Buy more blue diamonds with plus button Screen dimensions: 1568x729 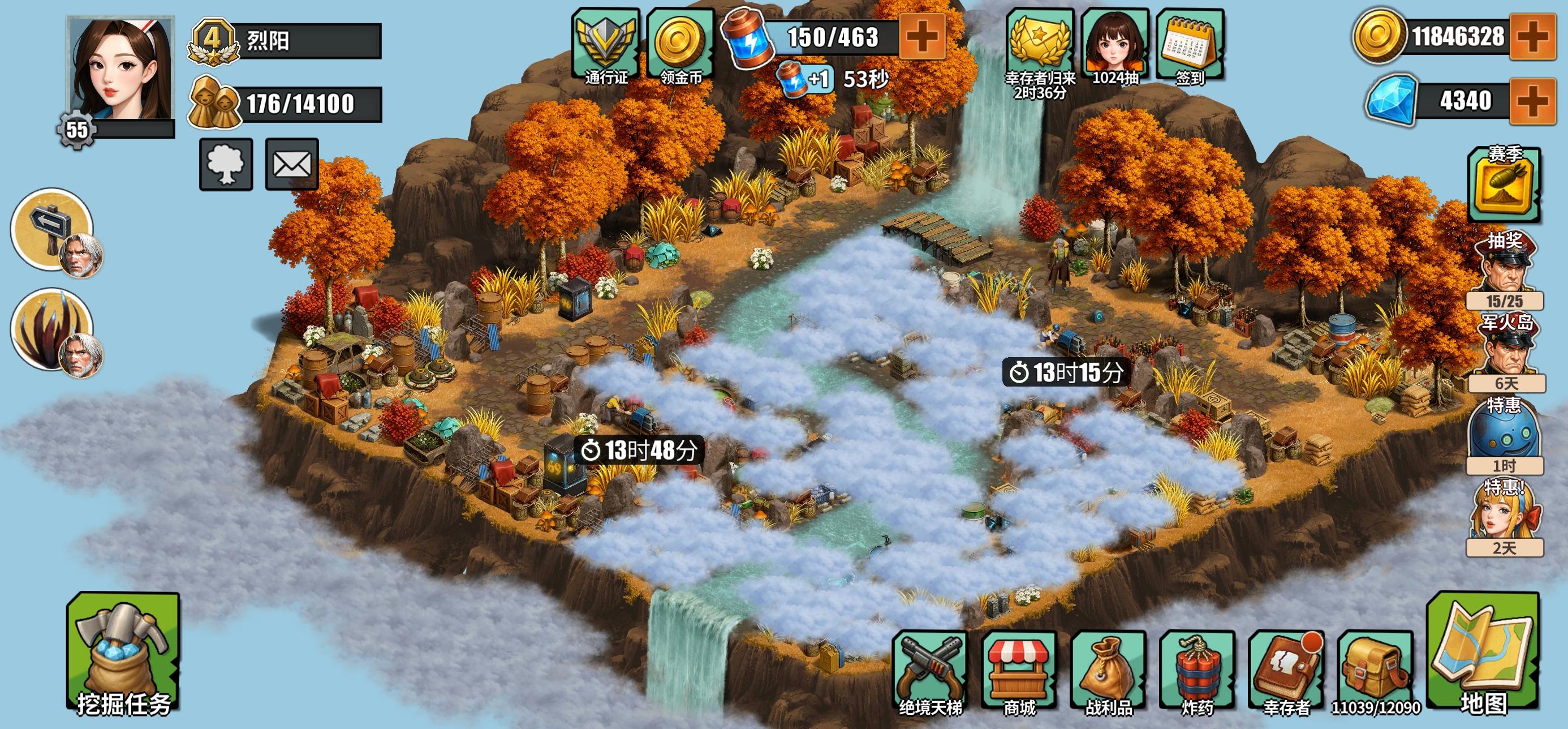1533,101
